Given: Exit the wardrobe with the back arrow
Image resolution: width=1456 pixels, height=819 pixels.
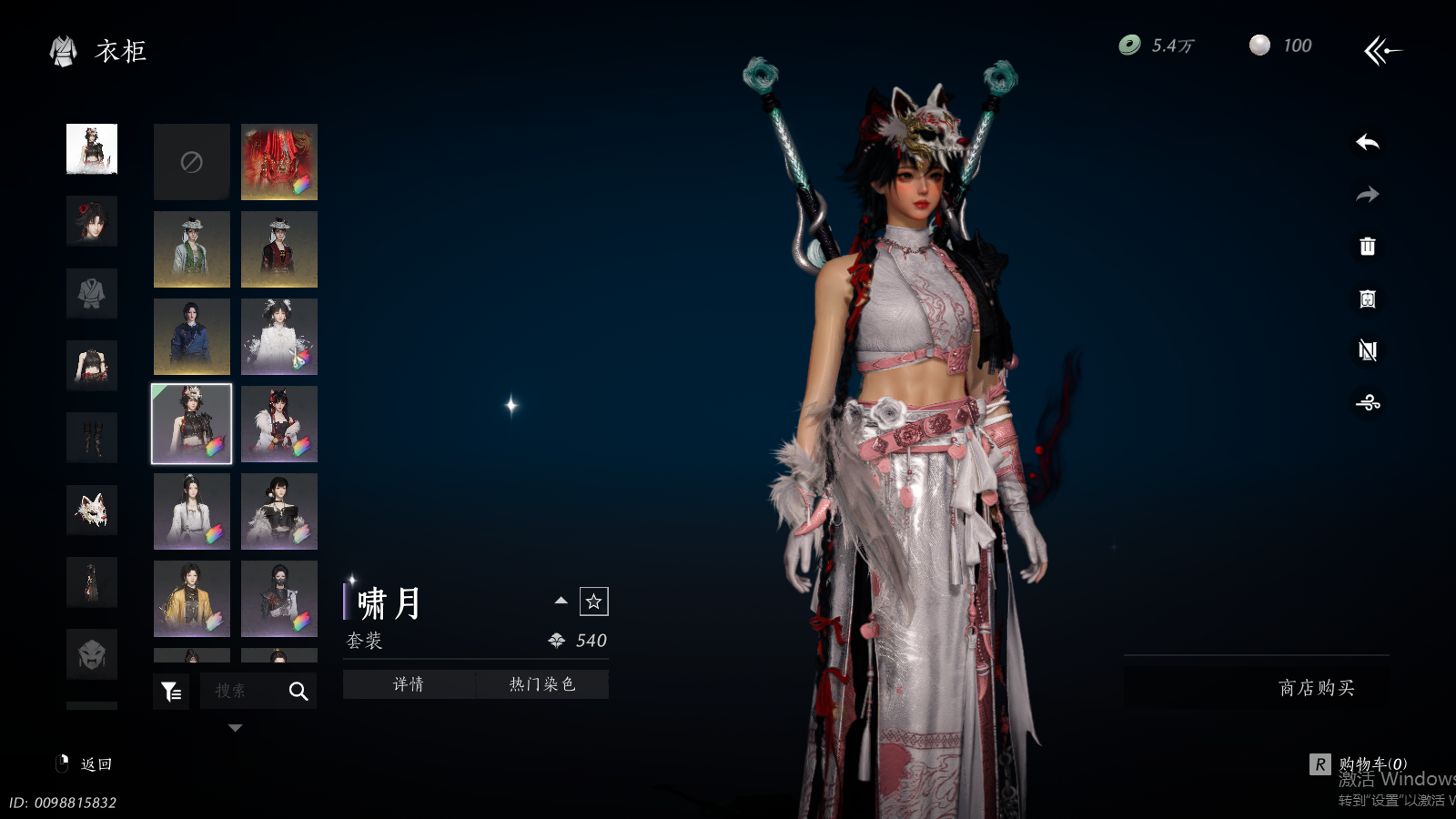Looking at the screenshot, I should [1382, 51].
